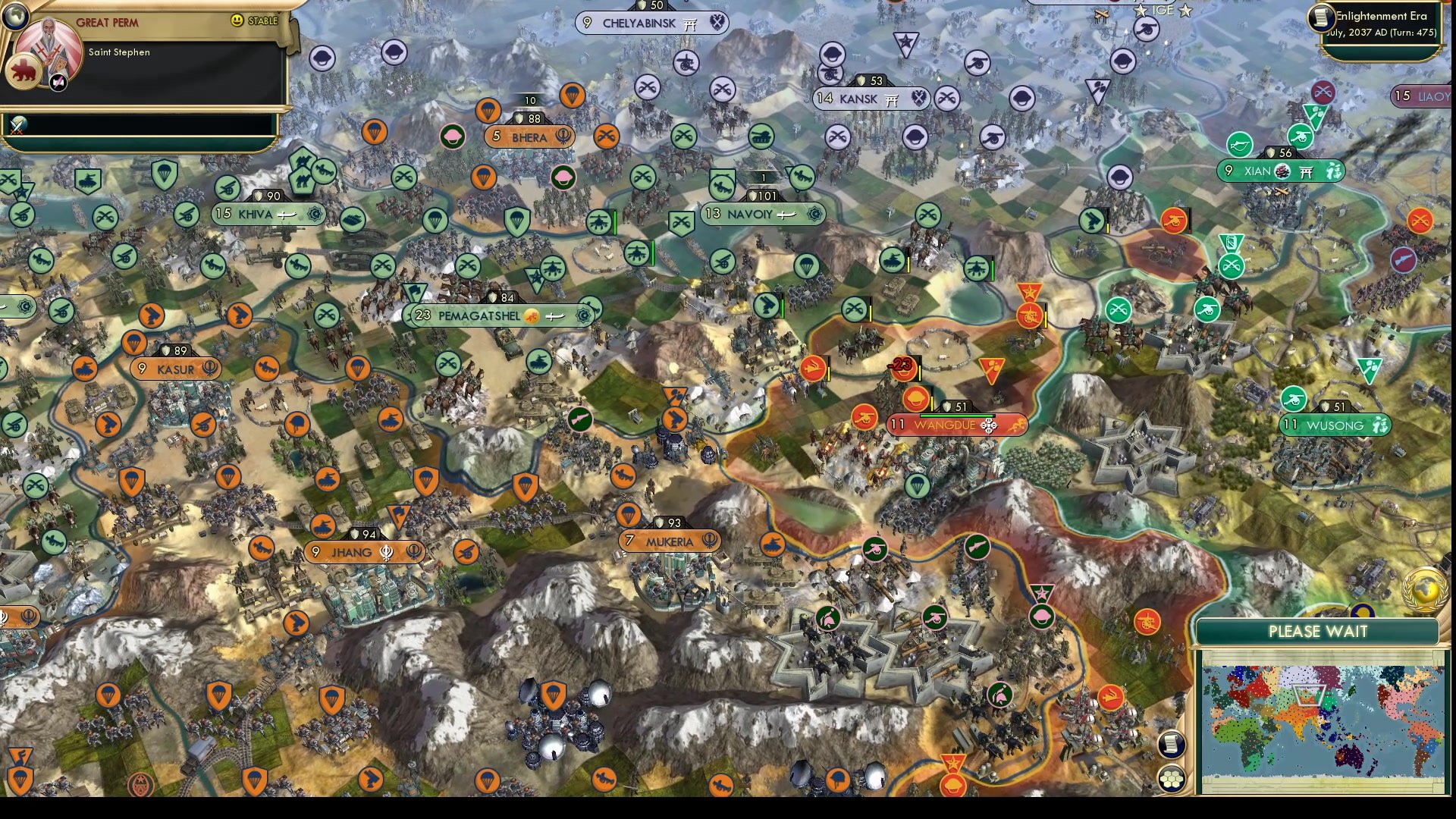The height and width of the screenshot is (819, 1456).
Task: Open the Kansk city screen
Action: pos(871,99)
